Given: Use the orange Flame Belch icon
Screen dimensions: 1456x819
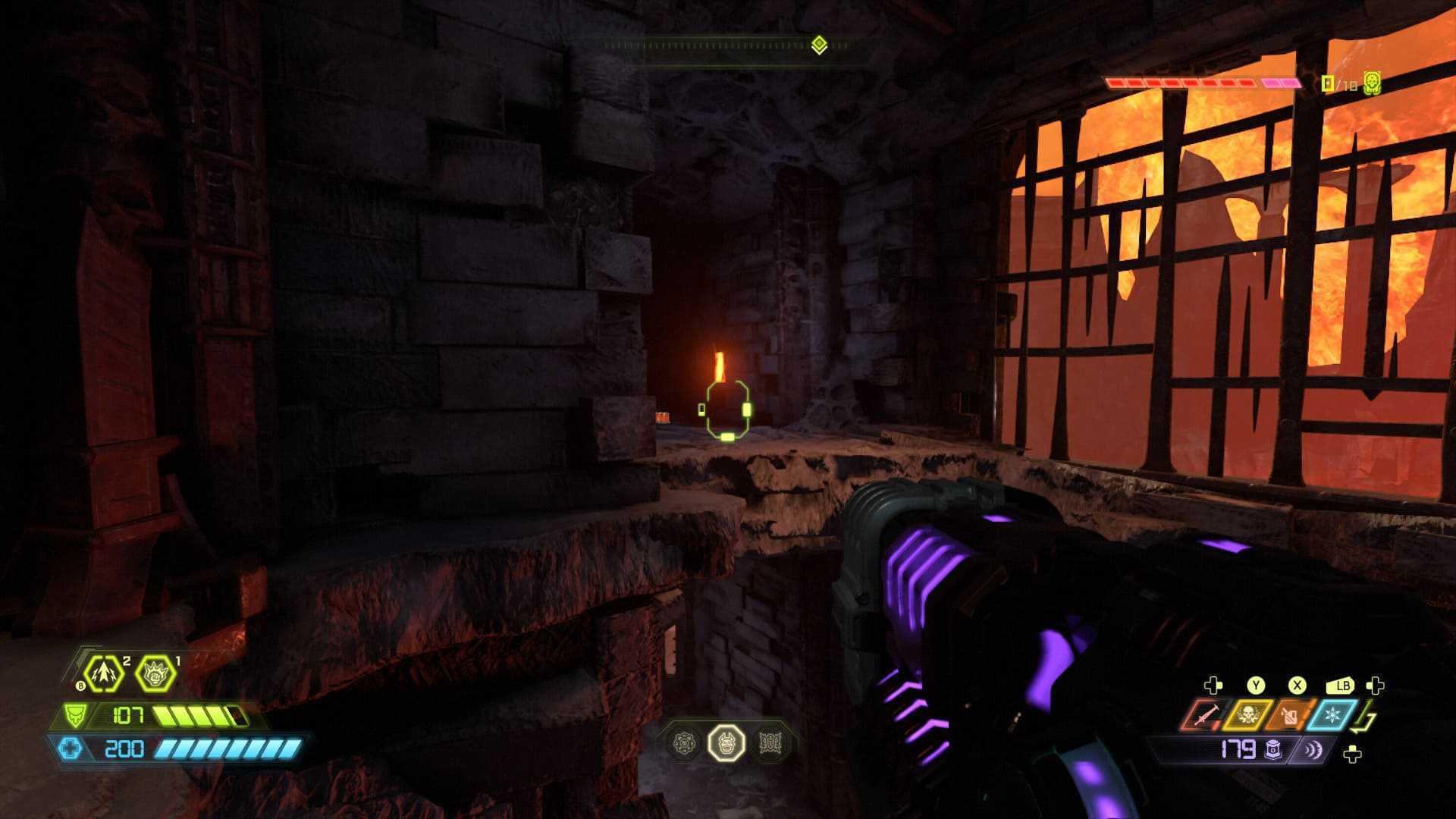Looking at the screenshot, I should pyautogui.click(x=1288, y=715).
